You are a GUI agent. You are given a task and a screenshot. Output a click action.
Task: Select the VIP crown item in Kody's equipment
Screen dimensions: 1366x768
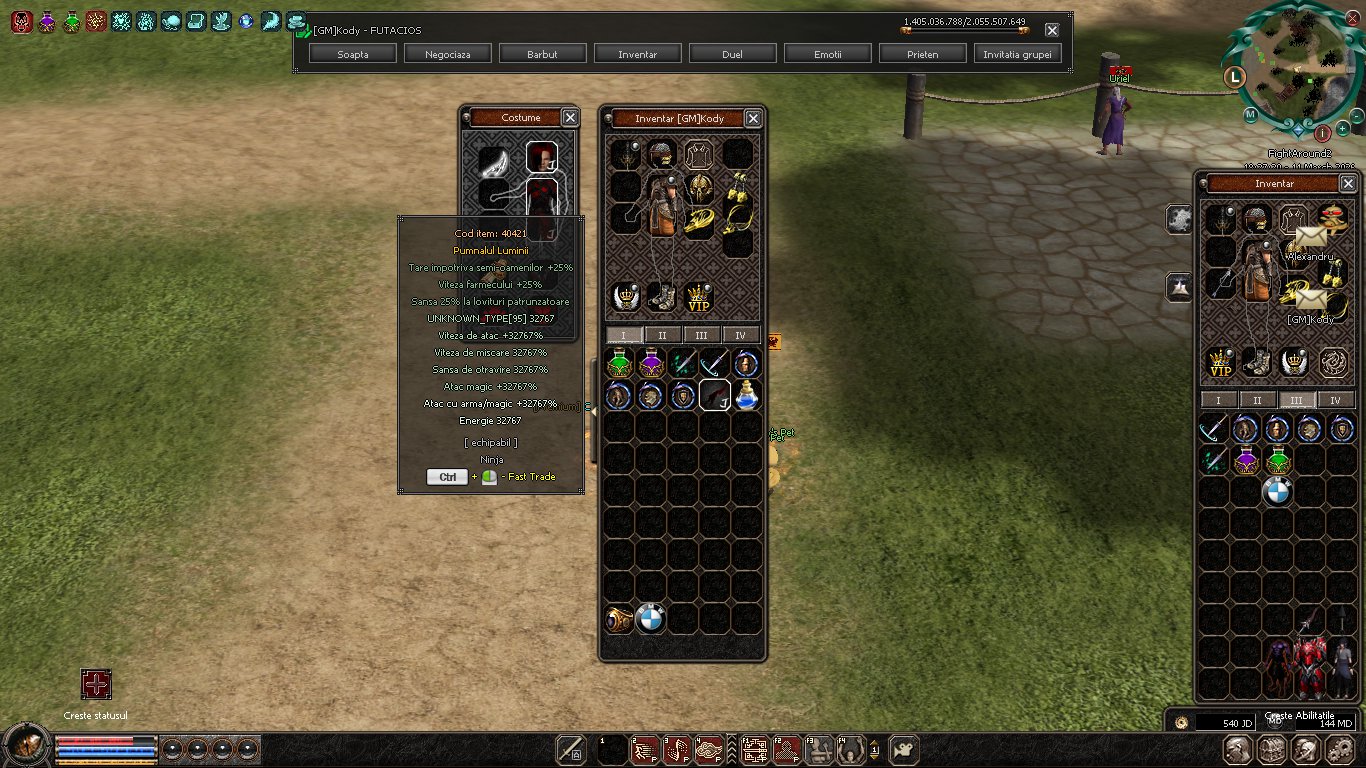699,297
